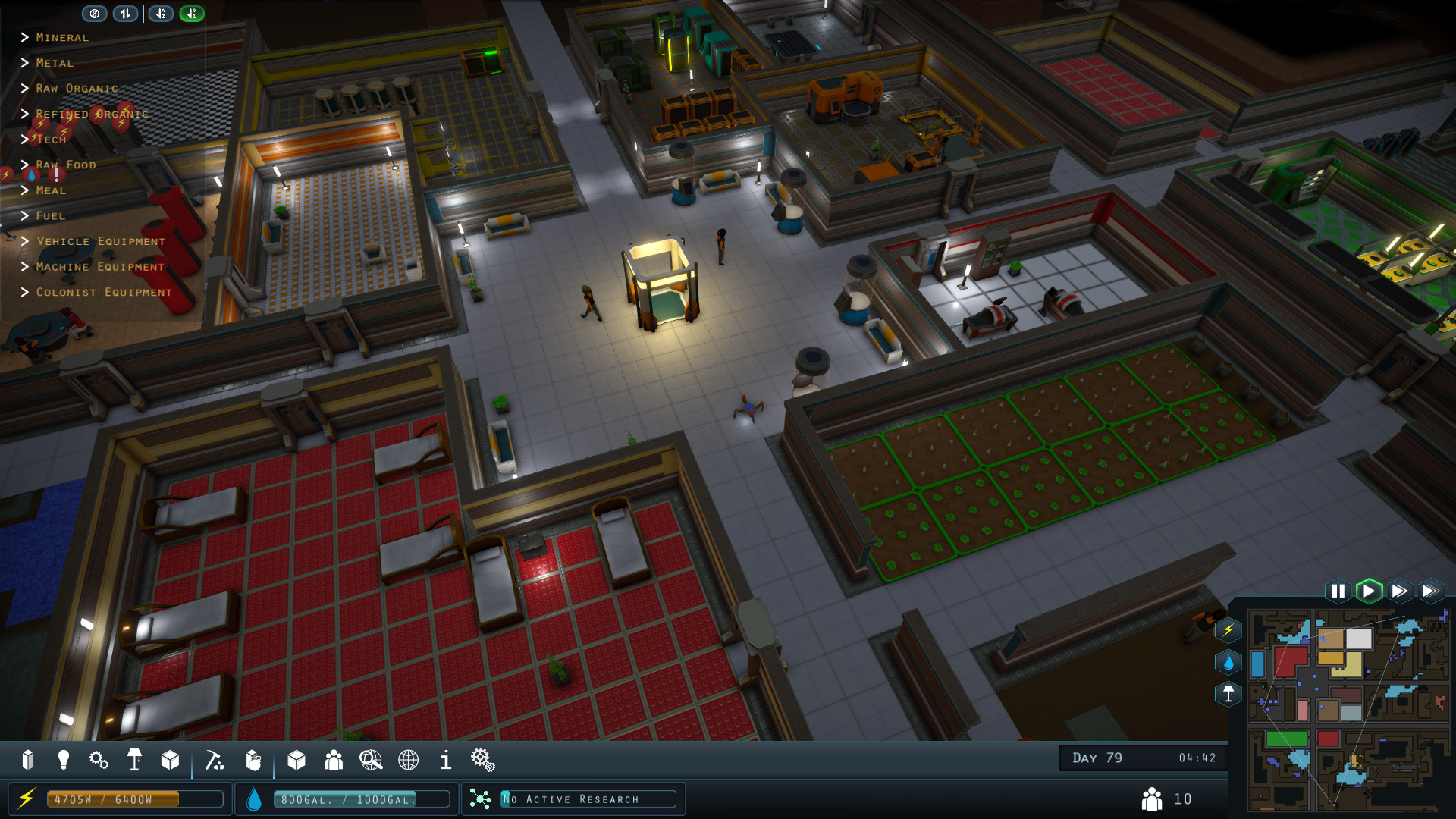Toggle the power overlay lightning hexagon
The height and width of the screenshot is (819, 1456).
pyautogui.click(x=1228, y=629)
